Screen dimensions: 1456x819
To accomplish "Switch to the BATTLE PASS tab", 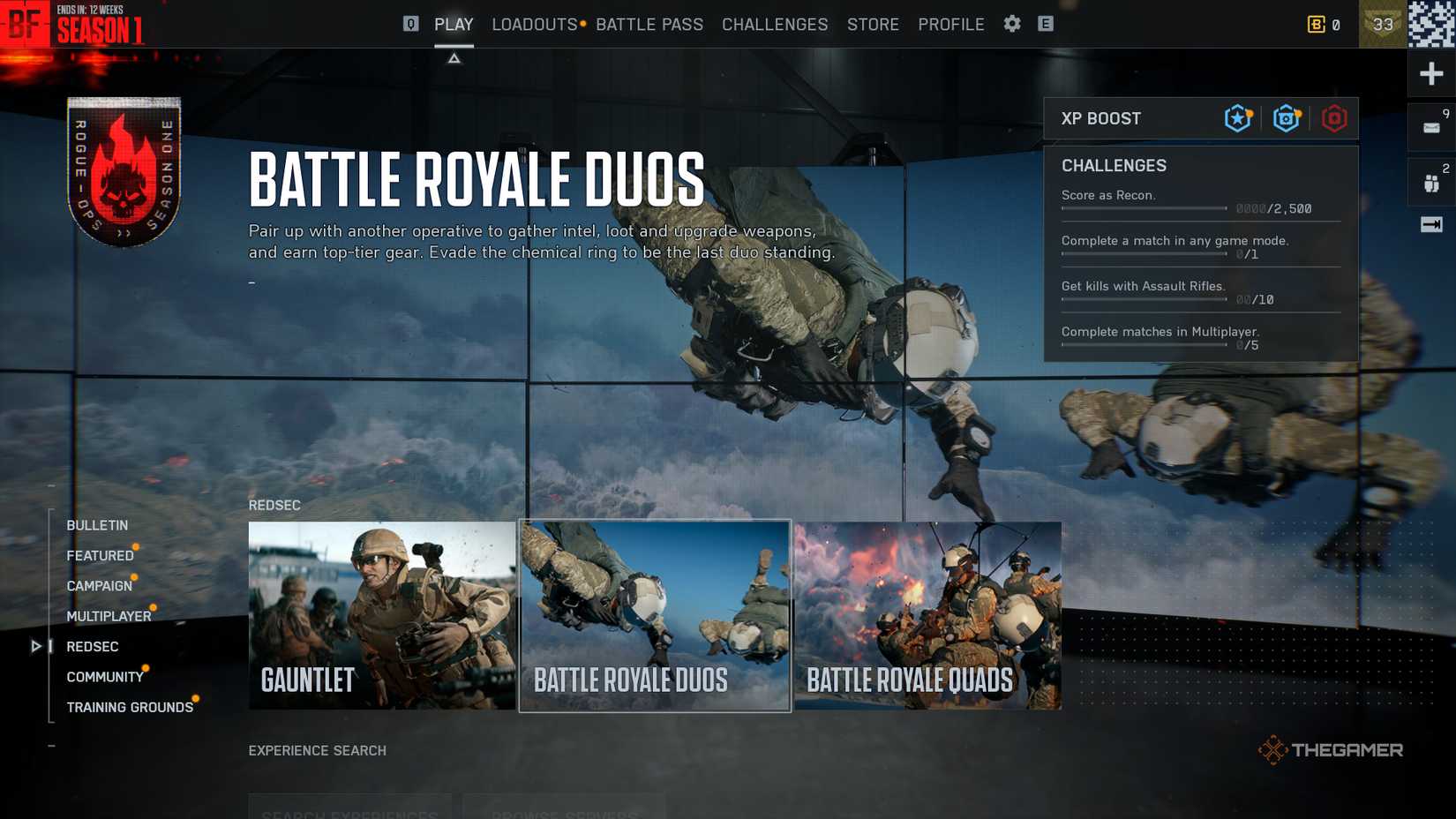I will click(649, 25).
